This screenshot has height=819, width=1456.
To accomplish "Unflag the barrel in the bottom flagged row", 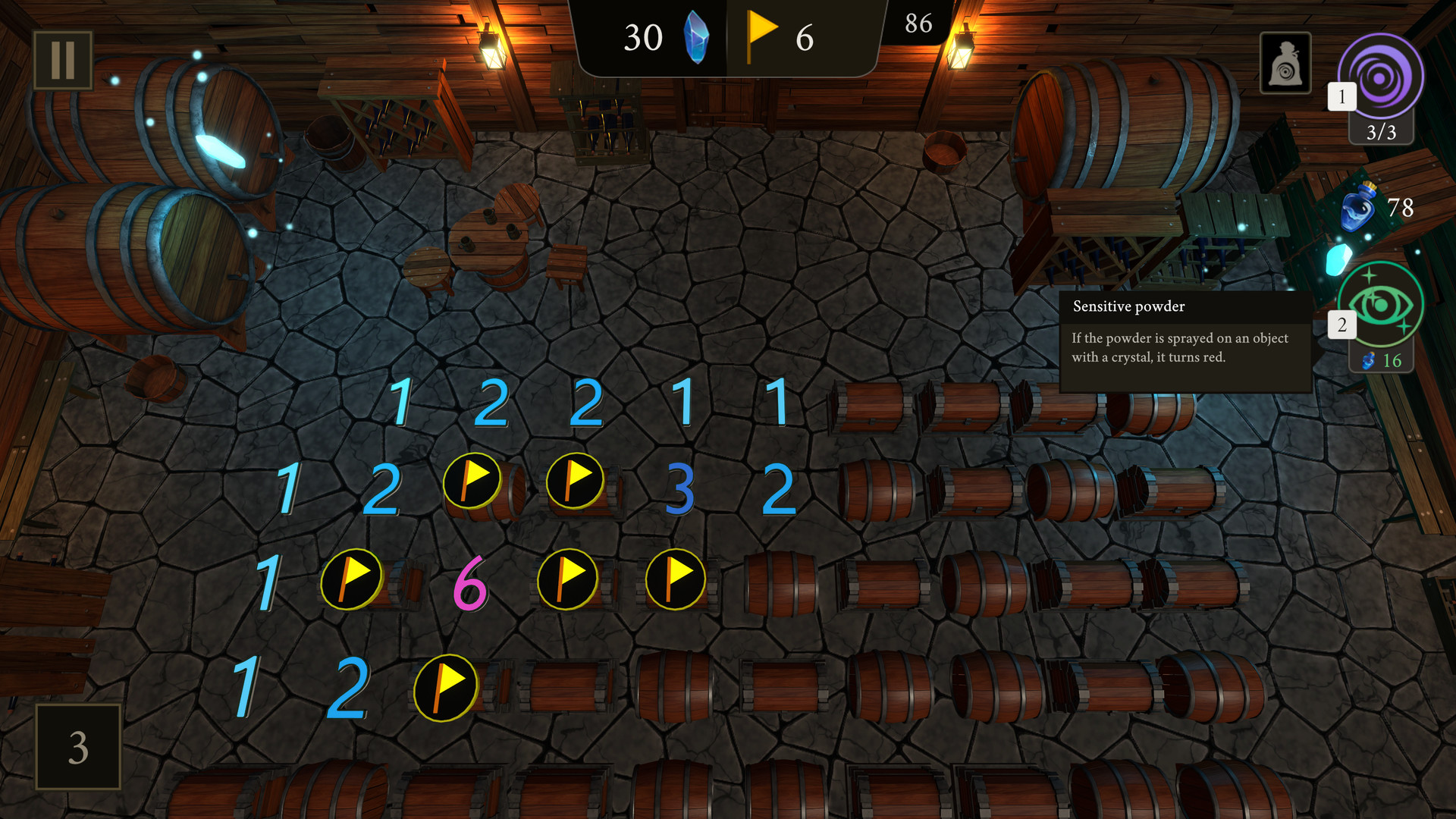I will tap(446, 685).
